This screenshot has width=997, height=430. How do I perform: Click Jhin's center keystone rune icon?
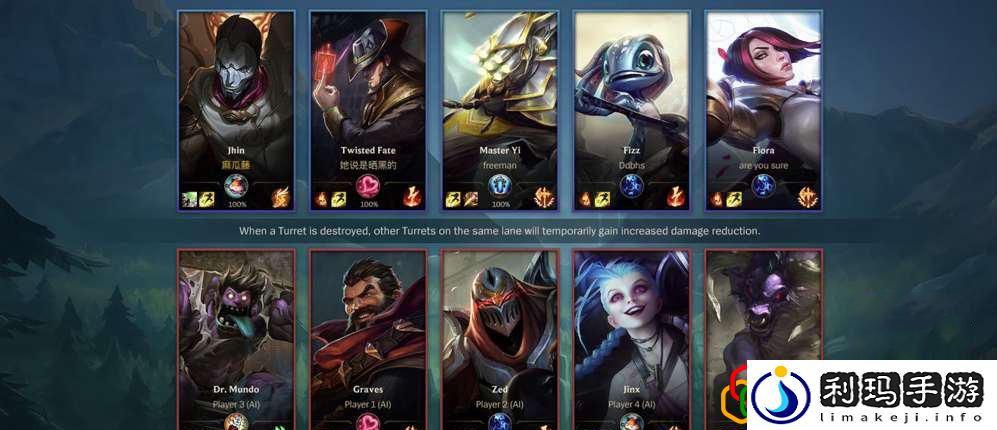[x=236, y=186]
